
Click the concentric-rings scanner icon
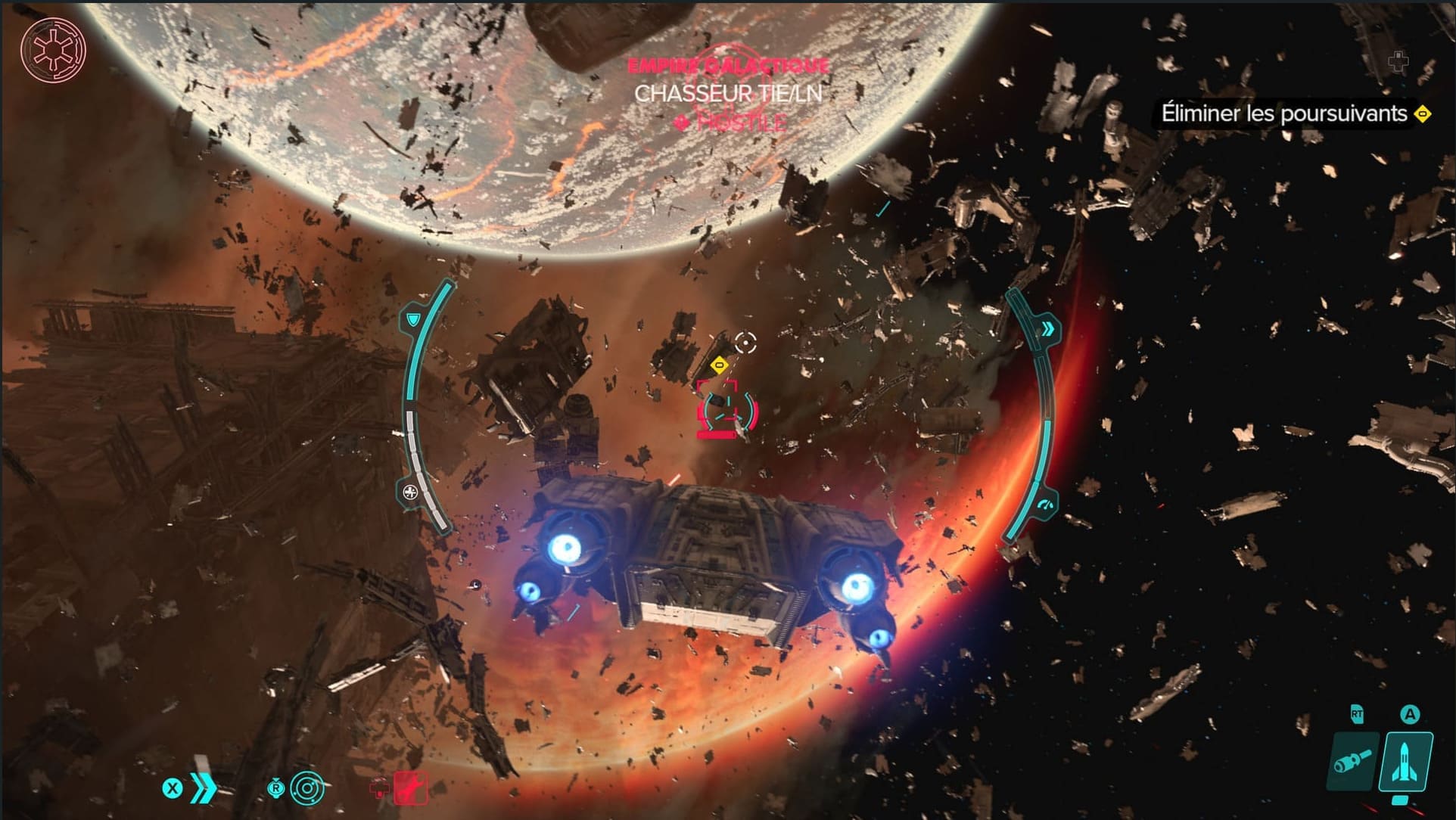tap(308, 789)
